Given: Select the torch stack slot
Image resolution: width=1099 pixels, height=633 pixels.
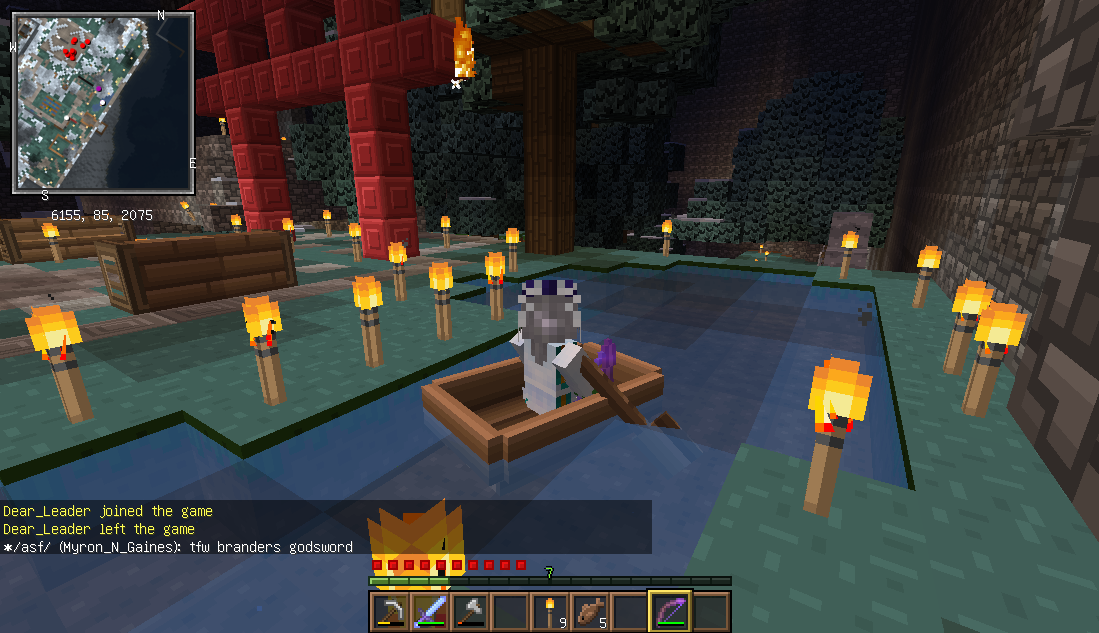Looking at the screenshot, I should [x=549, y=610].
